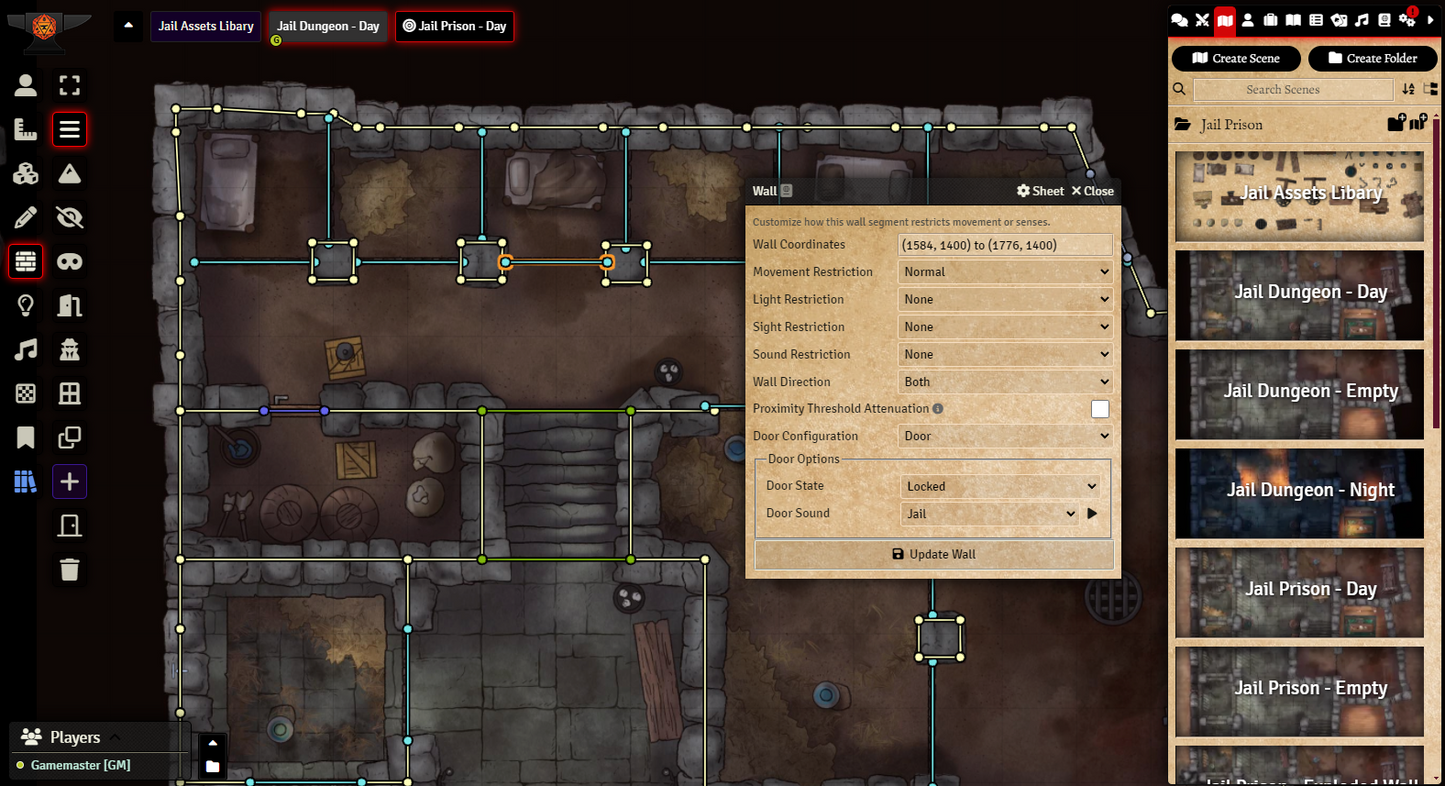1445x786 pixels.
Task: Open the Movement Restriction dropdown
Action: 1005,272
